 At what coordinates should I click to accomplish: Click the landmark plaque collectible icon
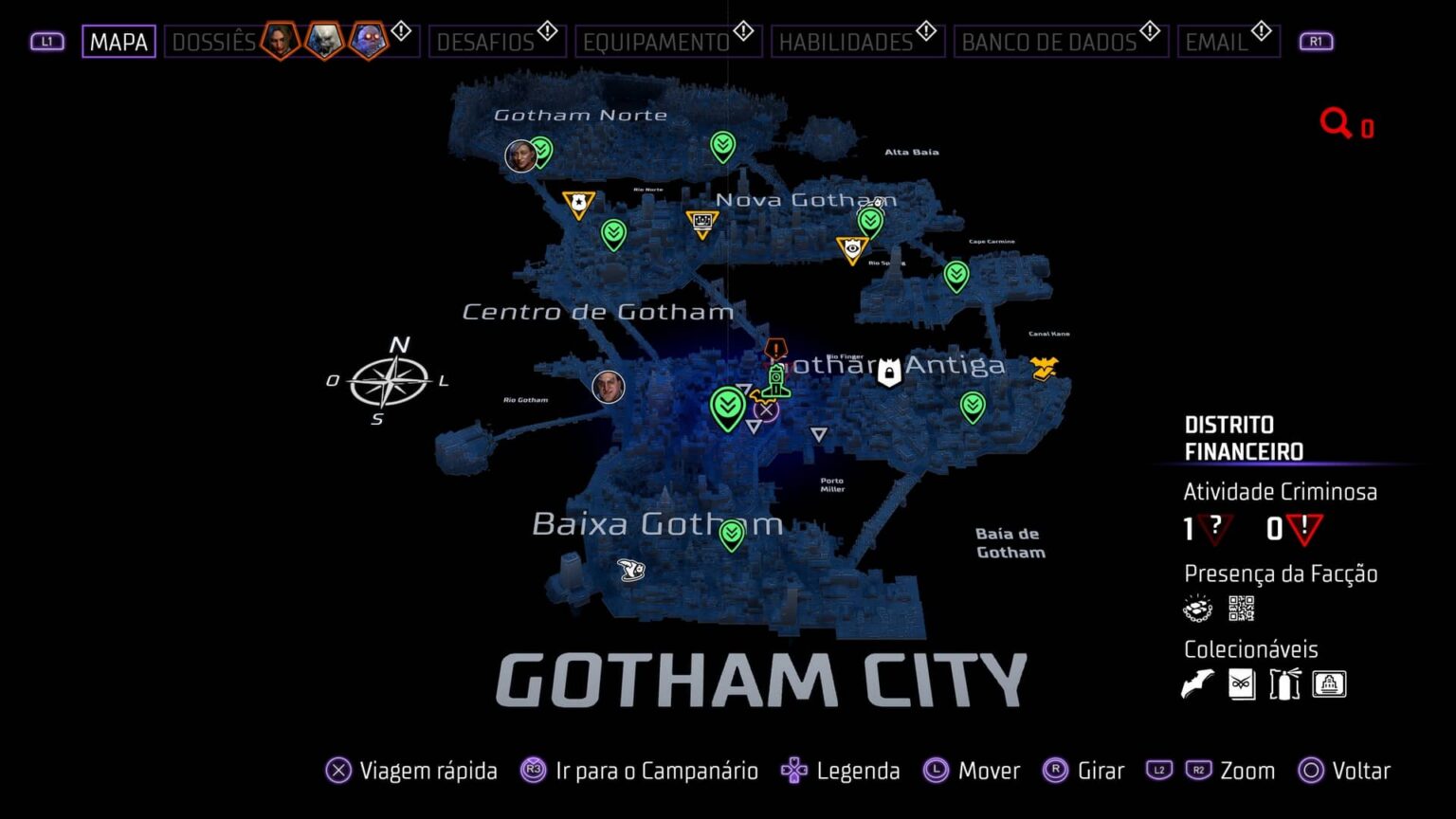1330,682
